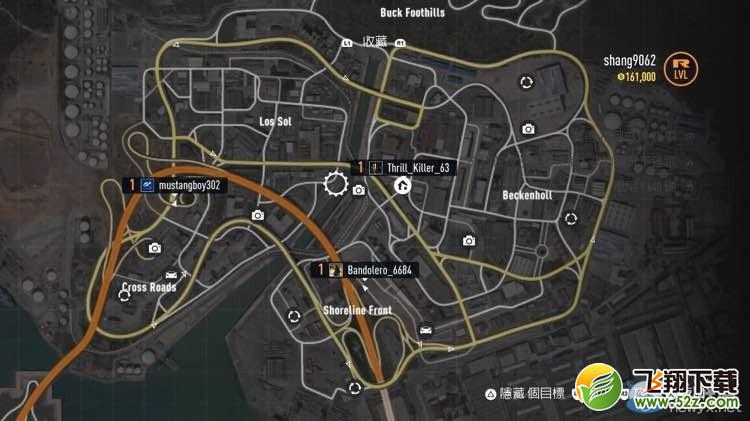The height and width of the screenshot is (421, 750).
Task: Pick the camera marker beside the gear cursor
Action: point(359,190)
